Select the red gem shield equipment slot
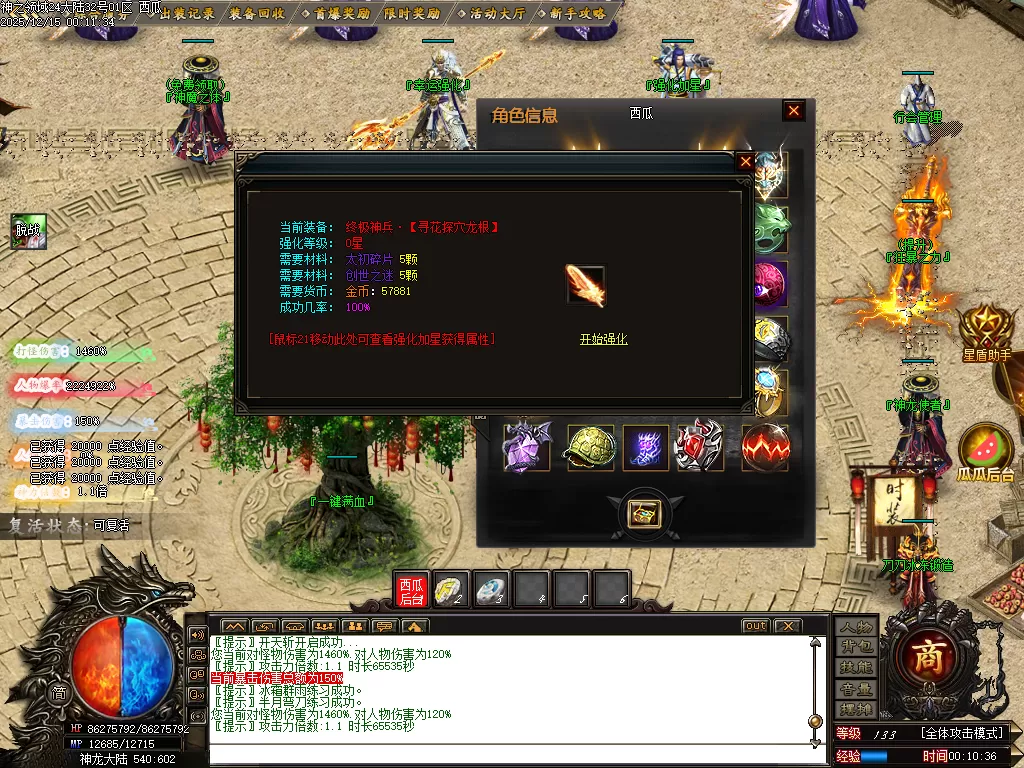This screenshot has height=768, width=1024. click(x=700, y=447)
